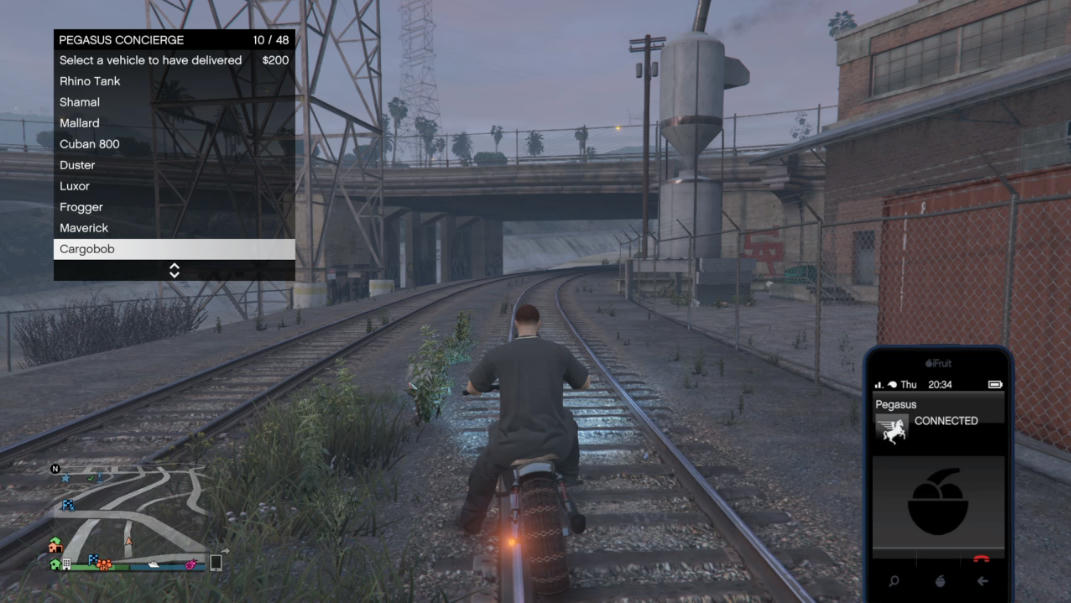Tap the phone's search magnifier icon
The width and height of the screenshot is (1071, 603).
coord(893,581)
